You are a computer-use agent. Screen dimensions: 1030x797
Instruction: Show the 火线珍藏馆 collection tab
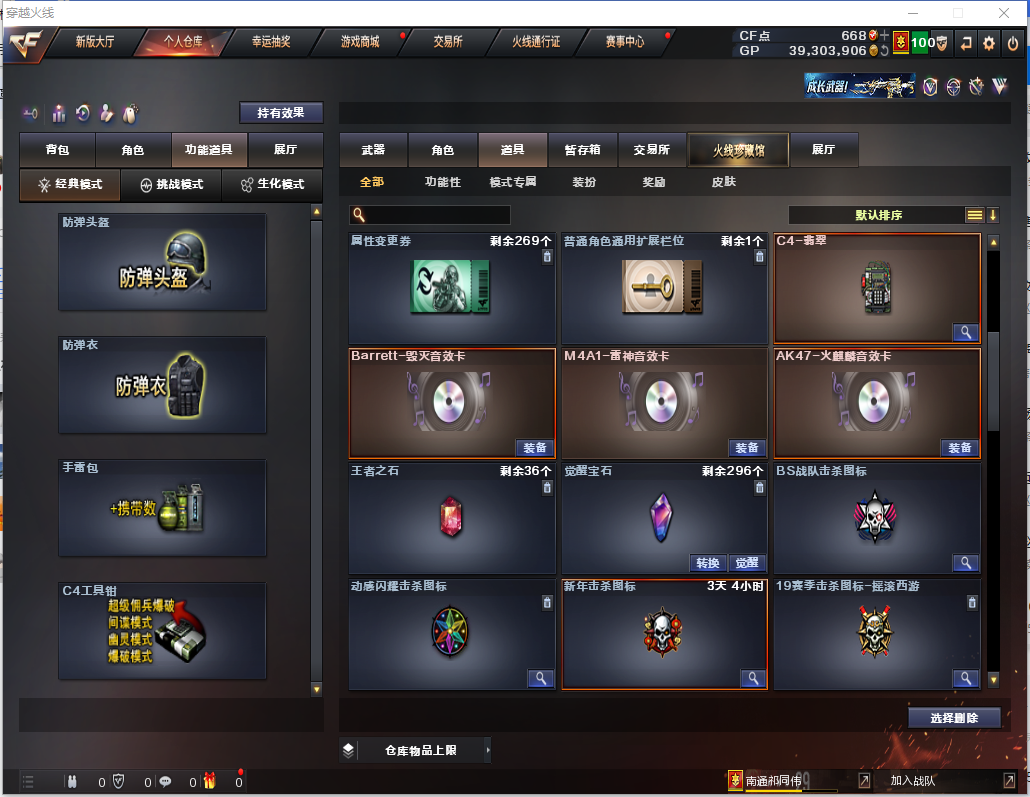[x=738, y=150]
